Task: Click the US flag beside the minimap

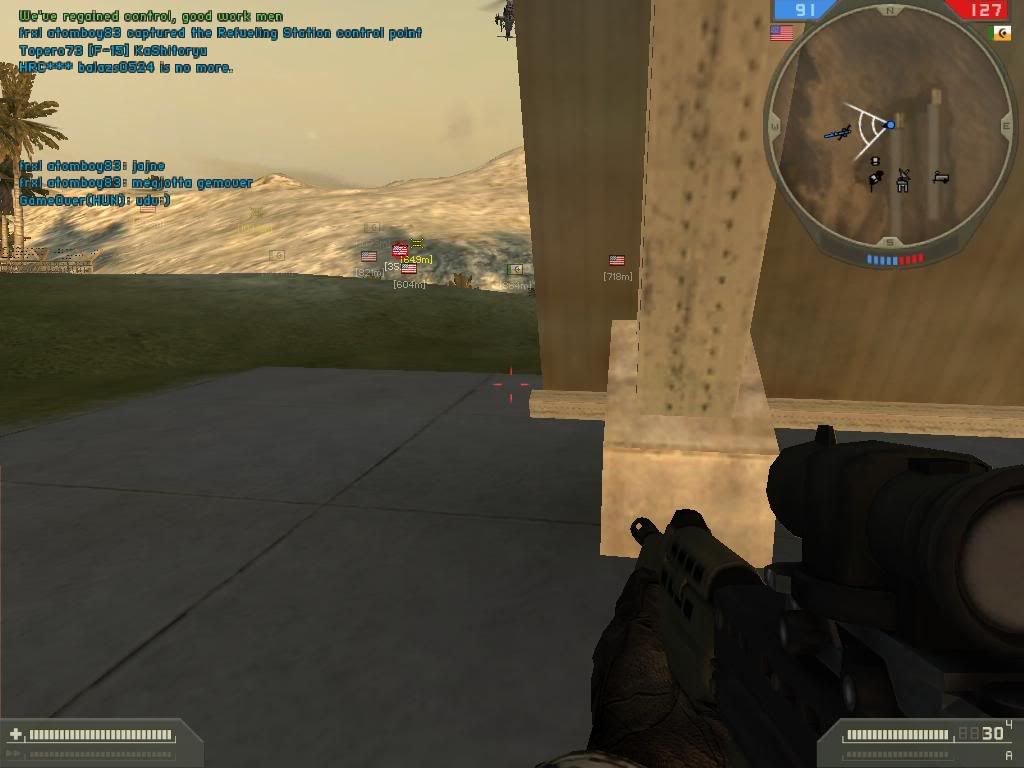Action: tap(781, 33)
